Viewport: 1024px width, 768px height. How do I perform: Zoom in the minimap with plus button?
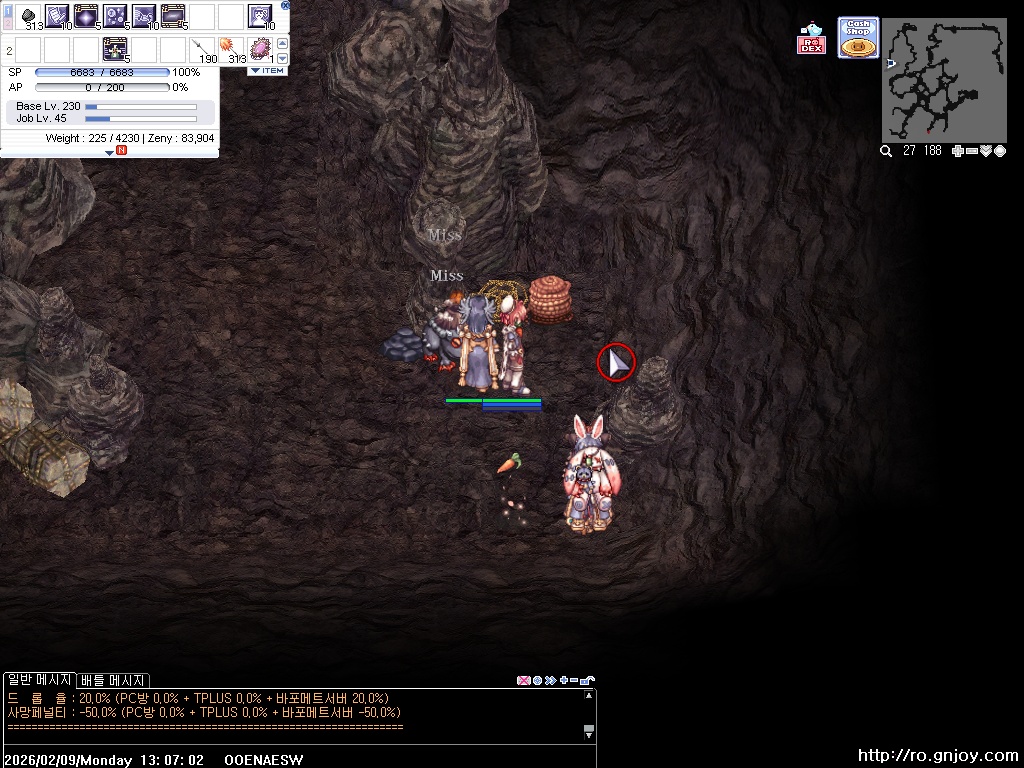[x=958, y=151]
